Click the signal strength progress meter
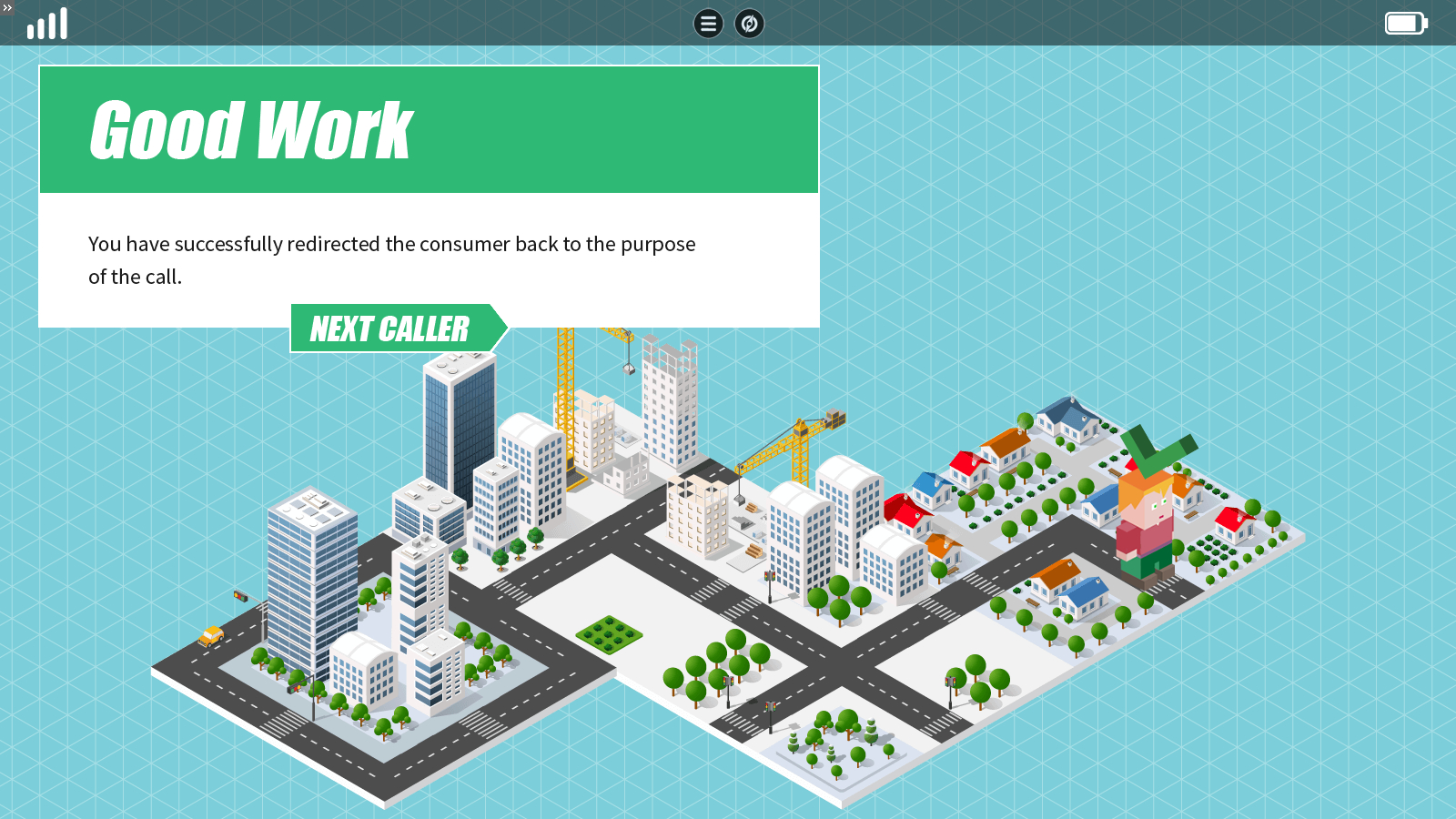Screen dimensions: 1456x819 (x=47, y=23)
